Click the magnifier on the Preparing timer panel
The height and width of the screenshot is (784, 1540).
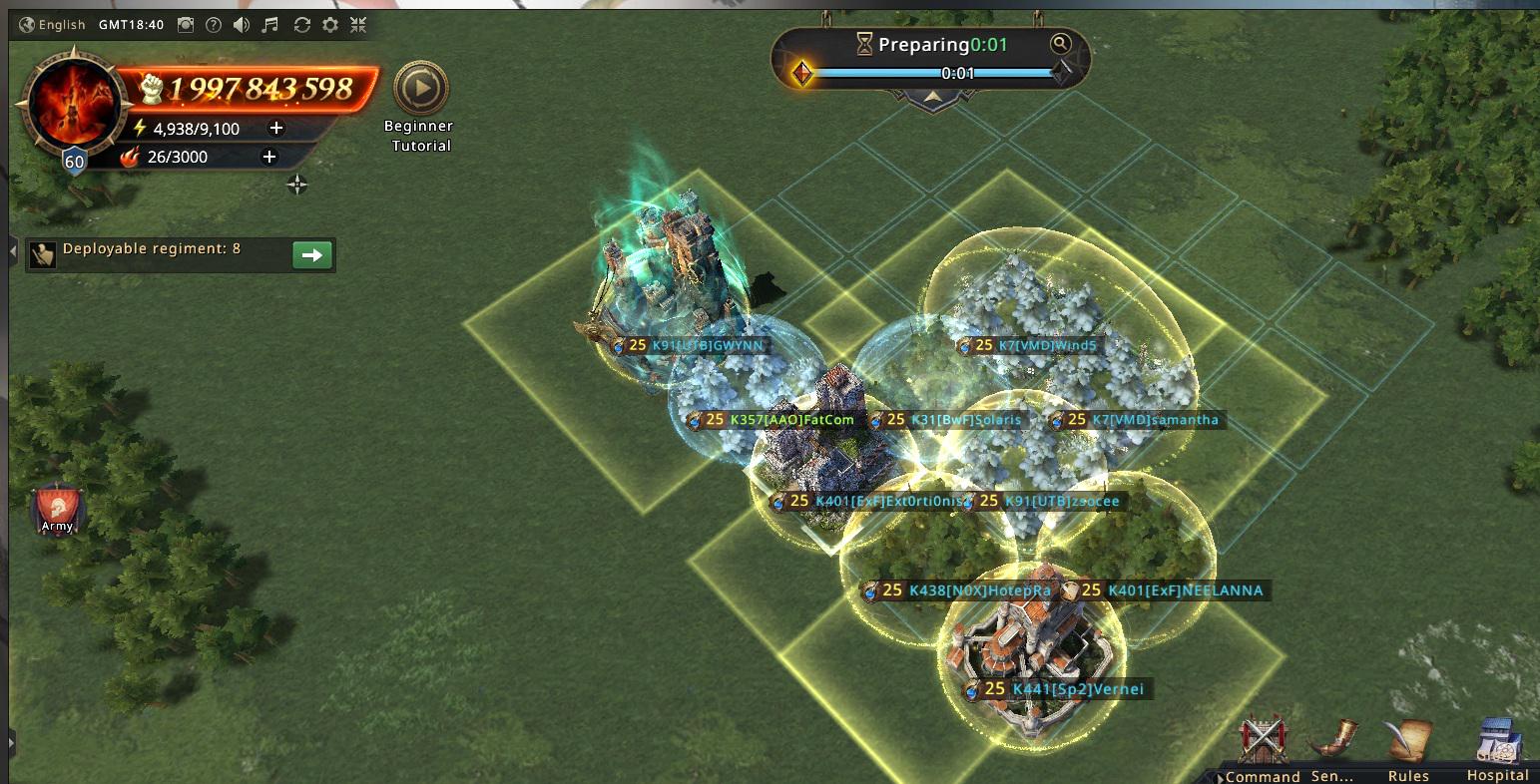coord(1060,43)
